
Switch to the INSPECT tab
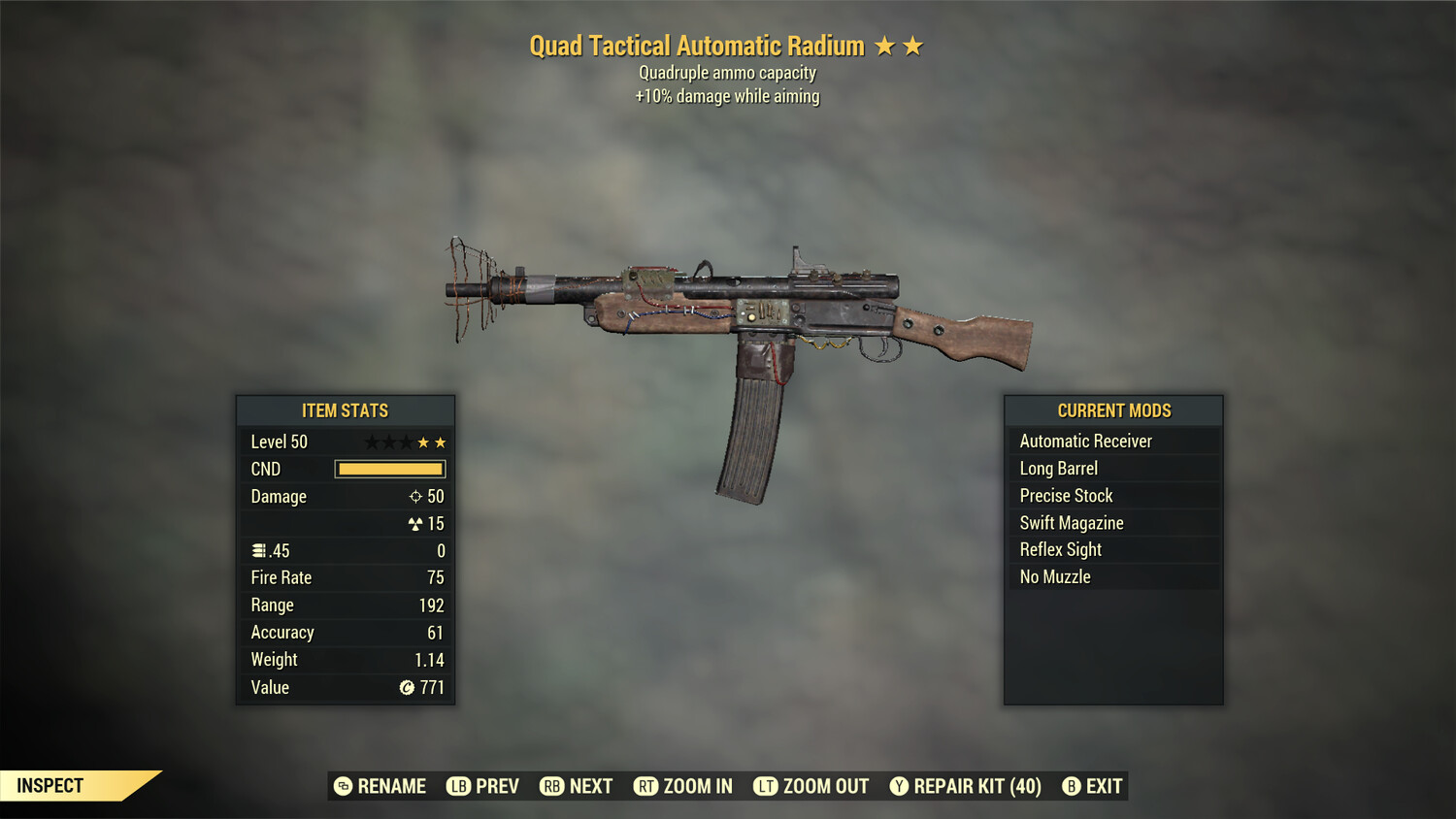50,785
